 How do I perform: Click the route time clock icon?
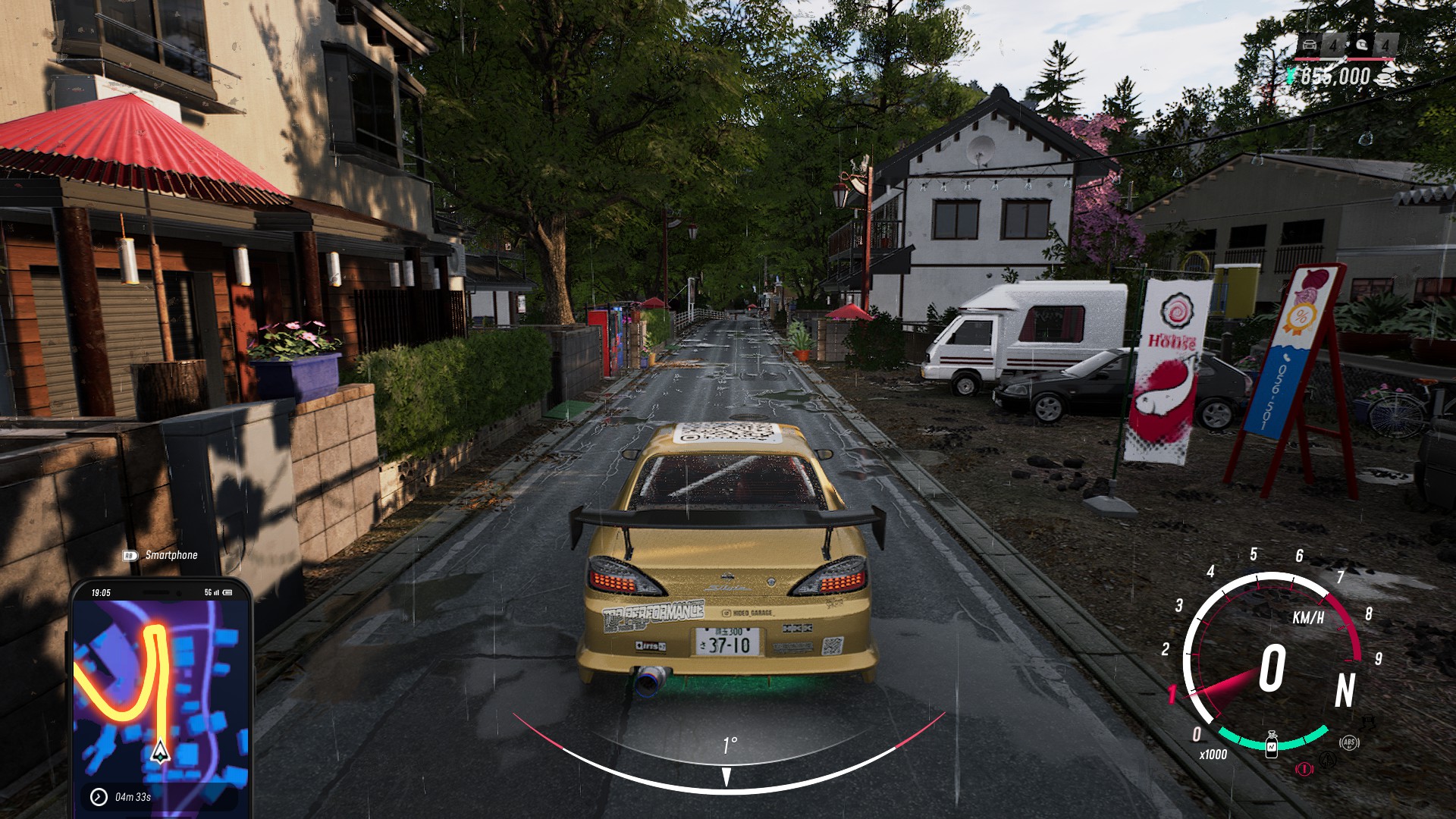pos(99,796)
